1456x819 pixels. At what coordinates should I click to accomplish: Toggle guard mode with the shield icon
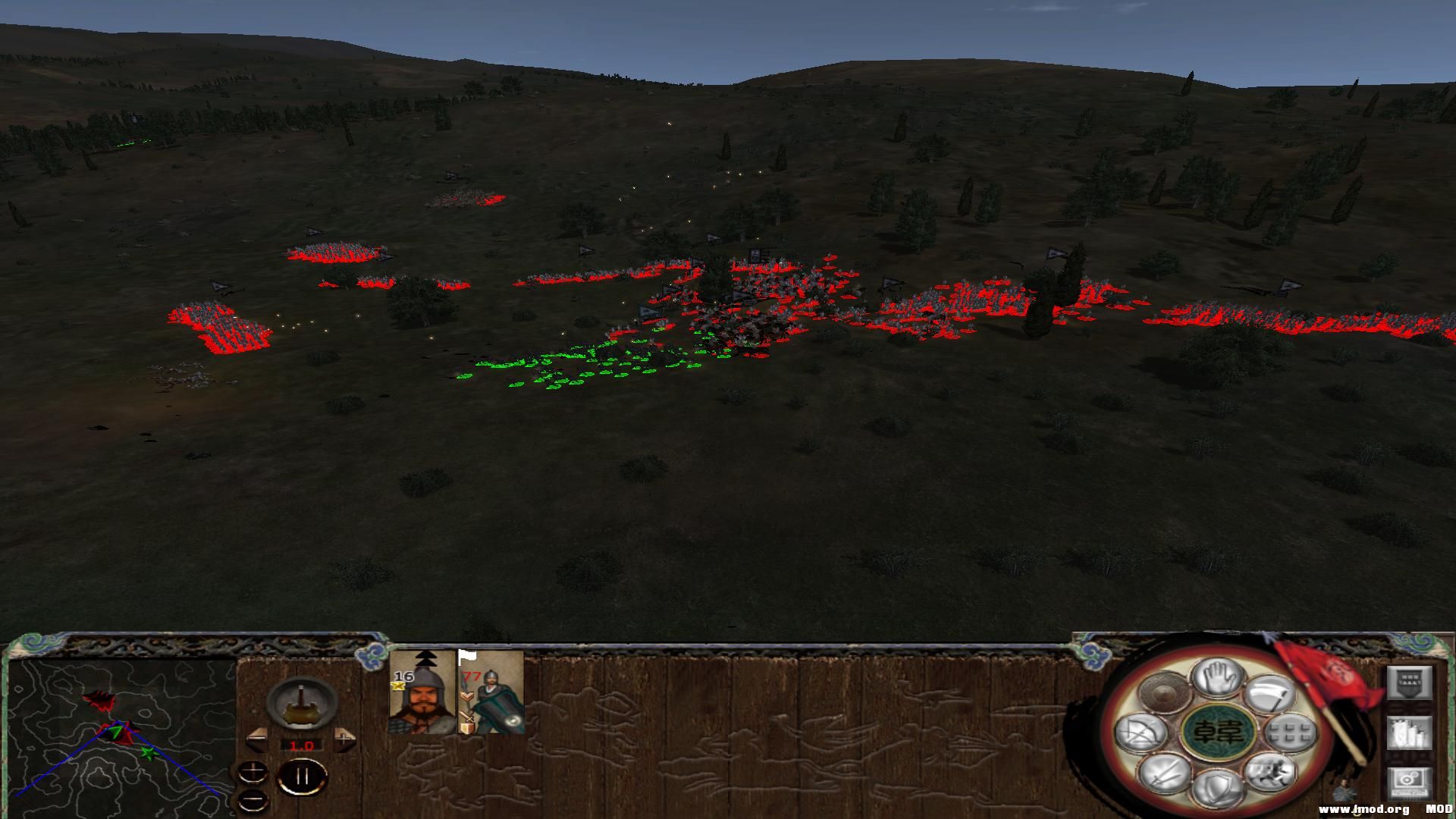[x=1218, y=786]
